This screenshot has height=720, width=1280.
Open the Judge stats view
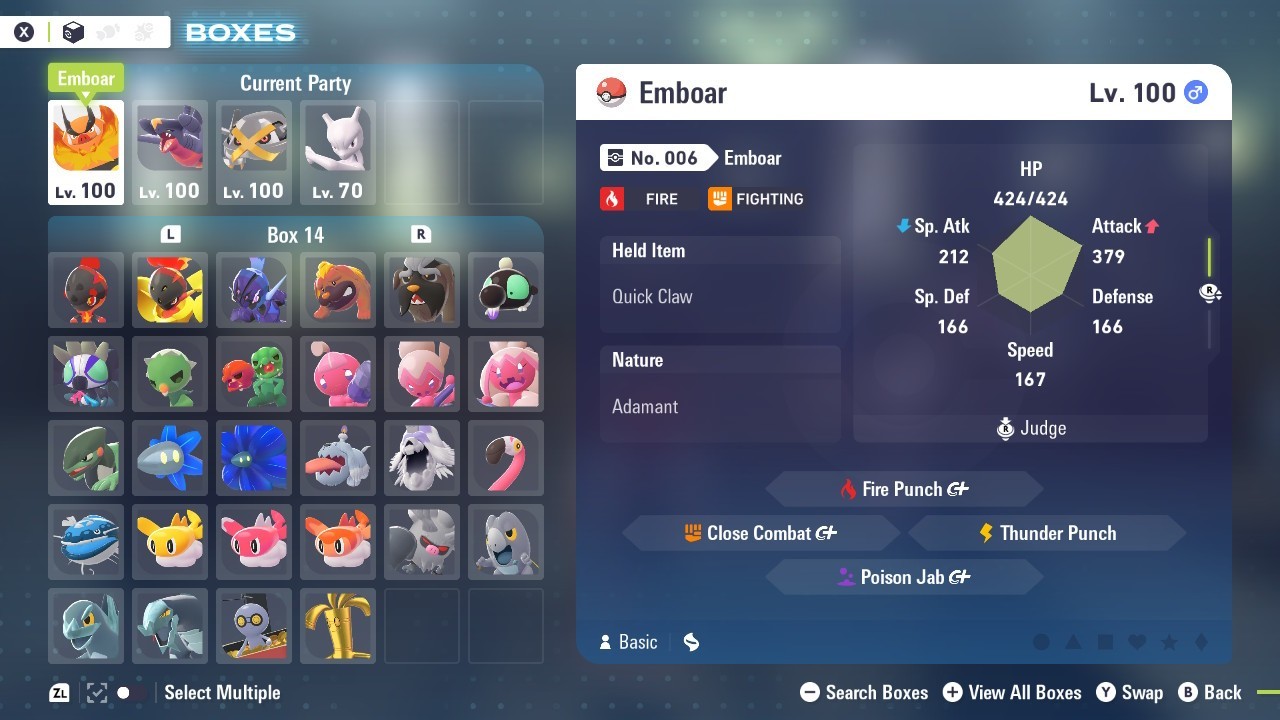tap(1030, 429)
